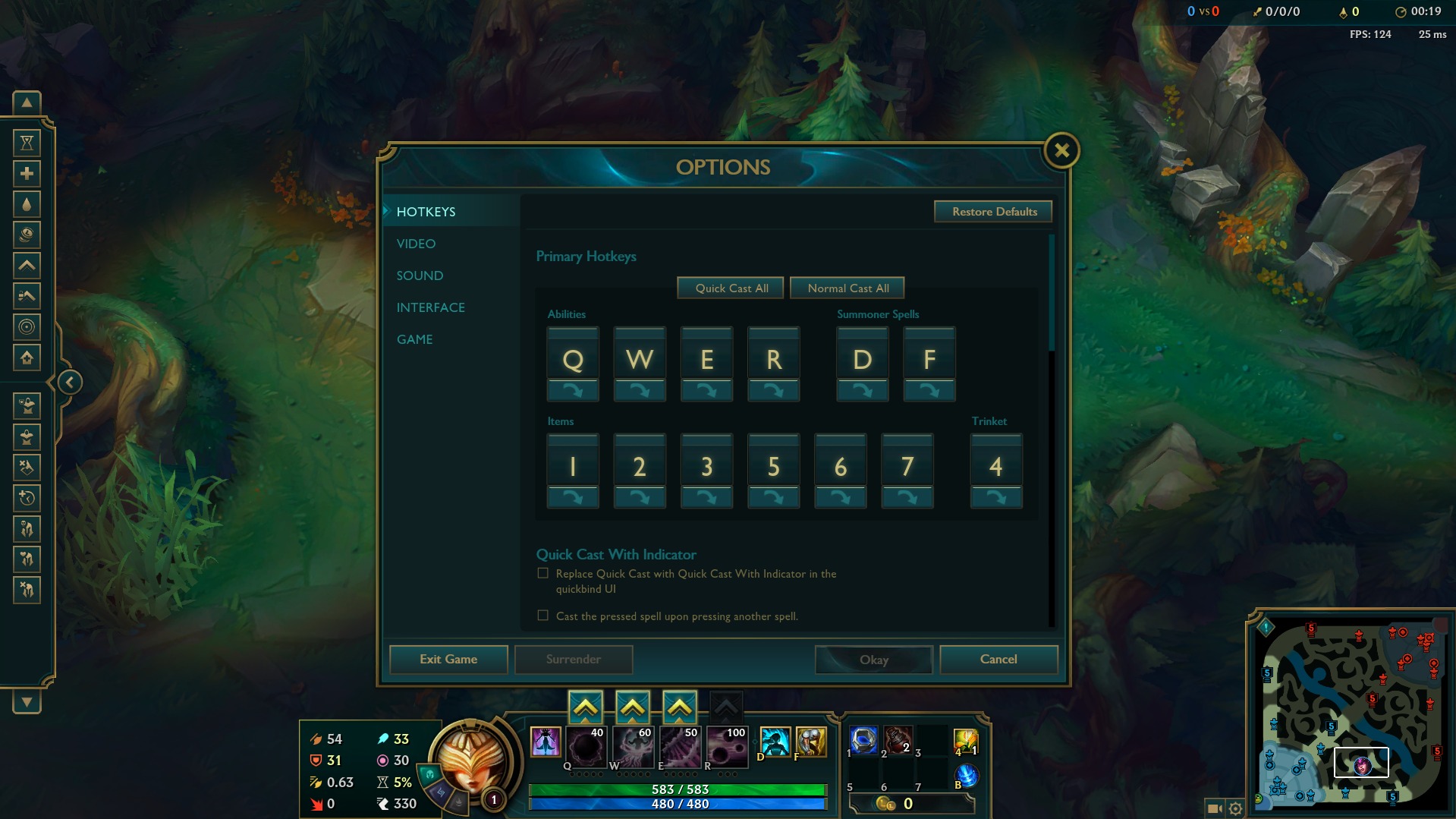This screenshot has height=819, width=1456.
Task: Check cast pressed spell upon pressing another spell
Action: [543, 616]
